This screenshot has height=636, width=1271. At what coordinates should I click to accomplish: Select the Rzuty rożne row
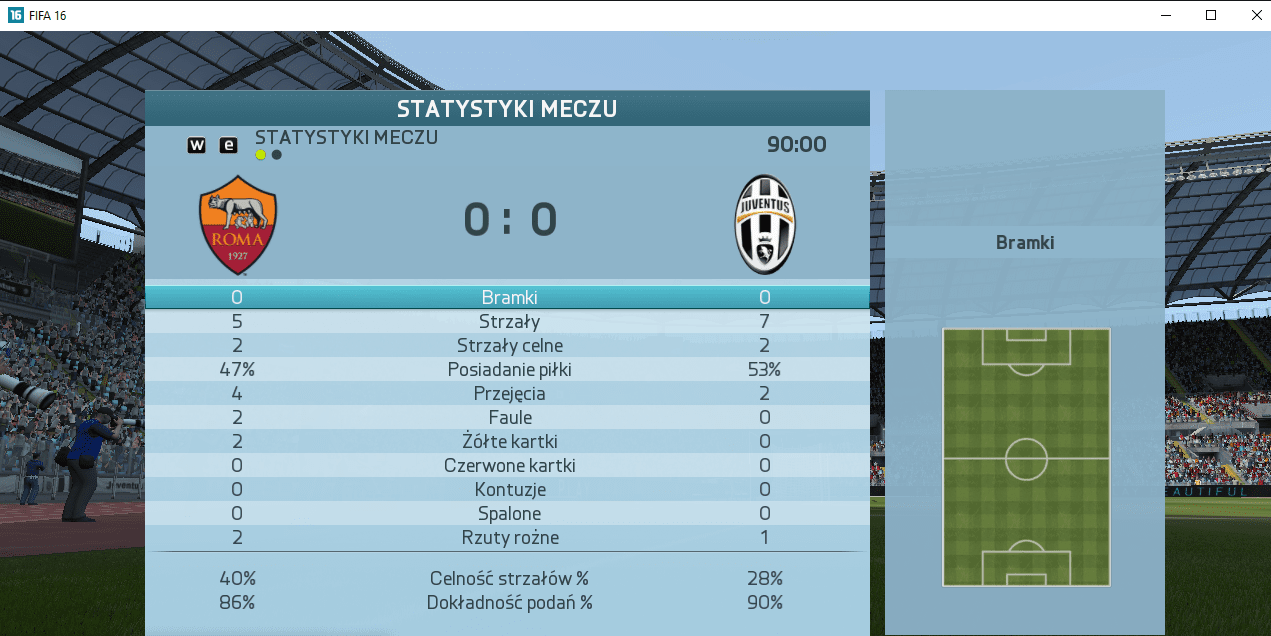pos(508,537)
